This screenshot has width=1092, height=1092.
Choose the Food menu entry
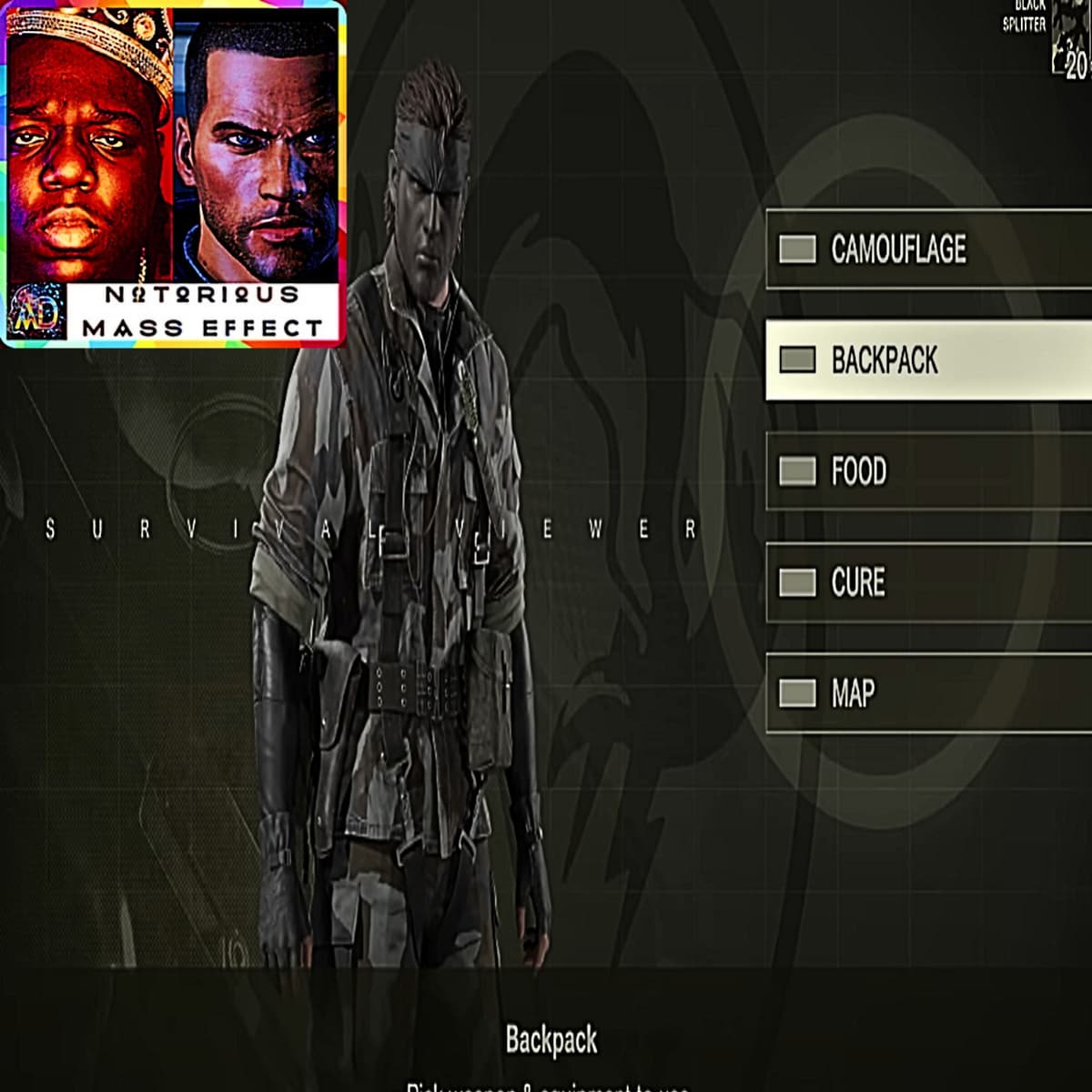[928, 471]
